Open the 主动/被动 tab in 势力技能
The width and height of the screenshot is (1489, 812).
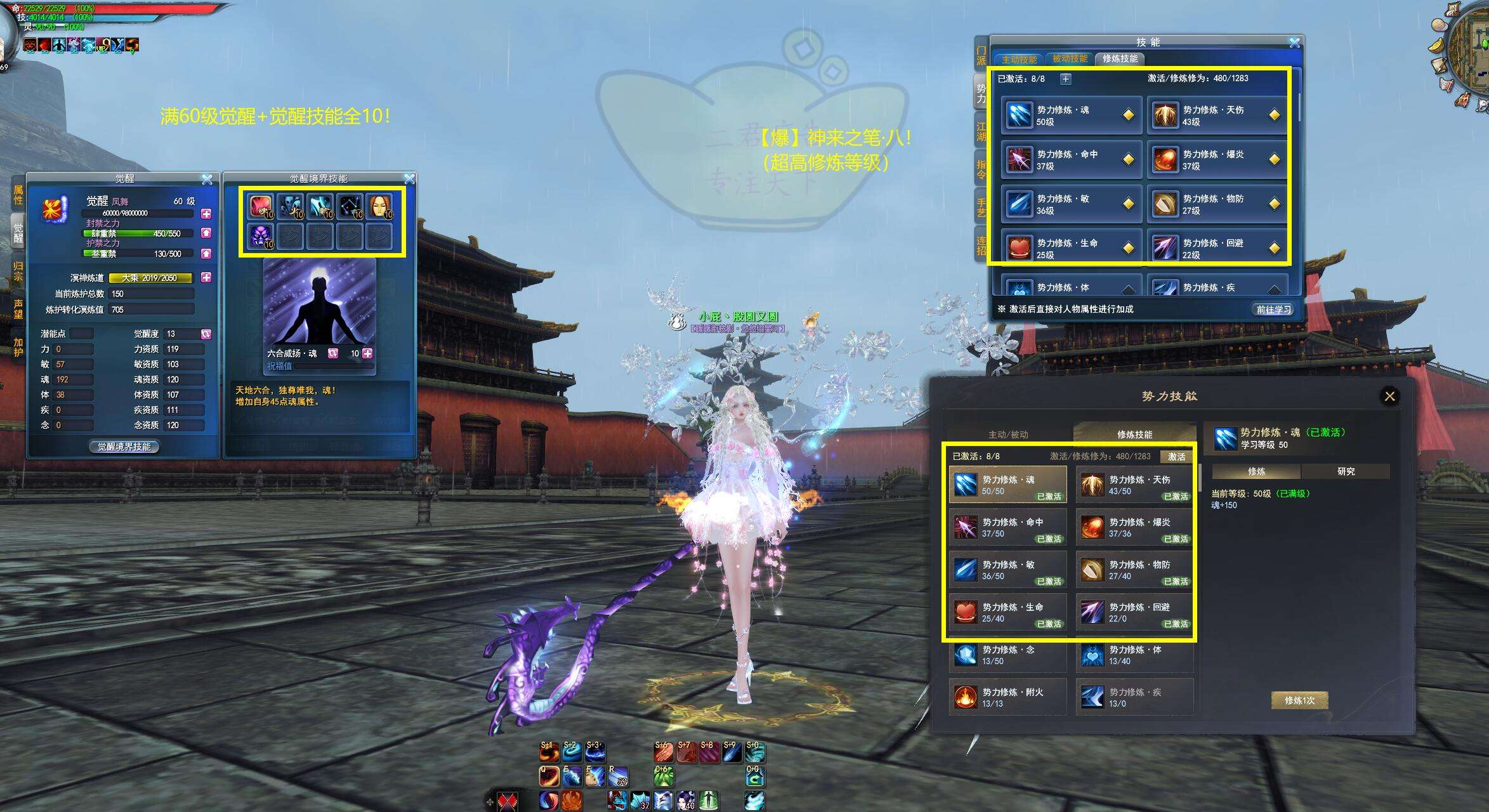1008,435
